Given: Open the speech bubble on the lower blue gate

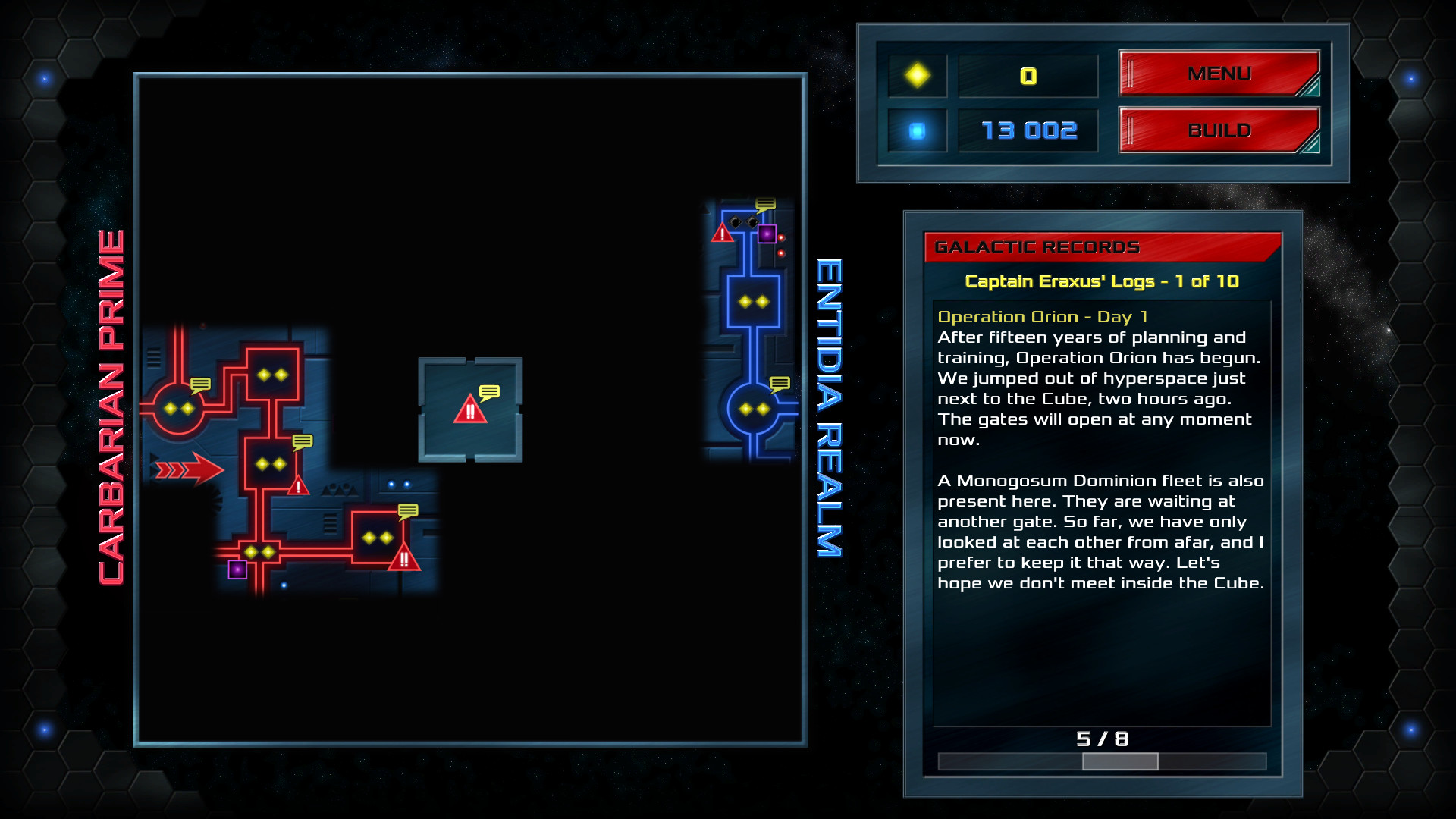Looking at the screenshot, I should pos(780,384).
